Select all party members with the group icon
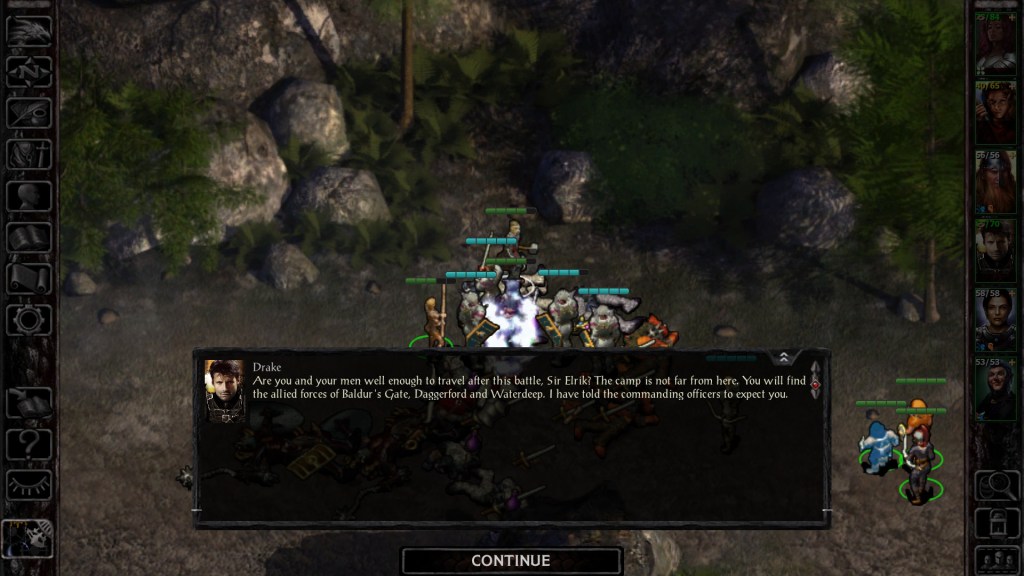This screenshot has width=1024, height=576. coord(995,559)
